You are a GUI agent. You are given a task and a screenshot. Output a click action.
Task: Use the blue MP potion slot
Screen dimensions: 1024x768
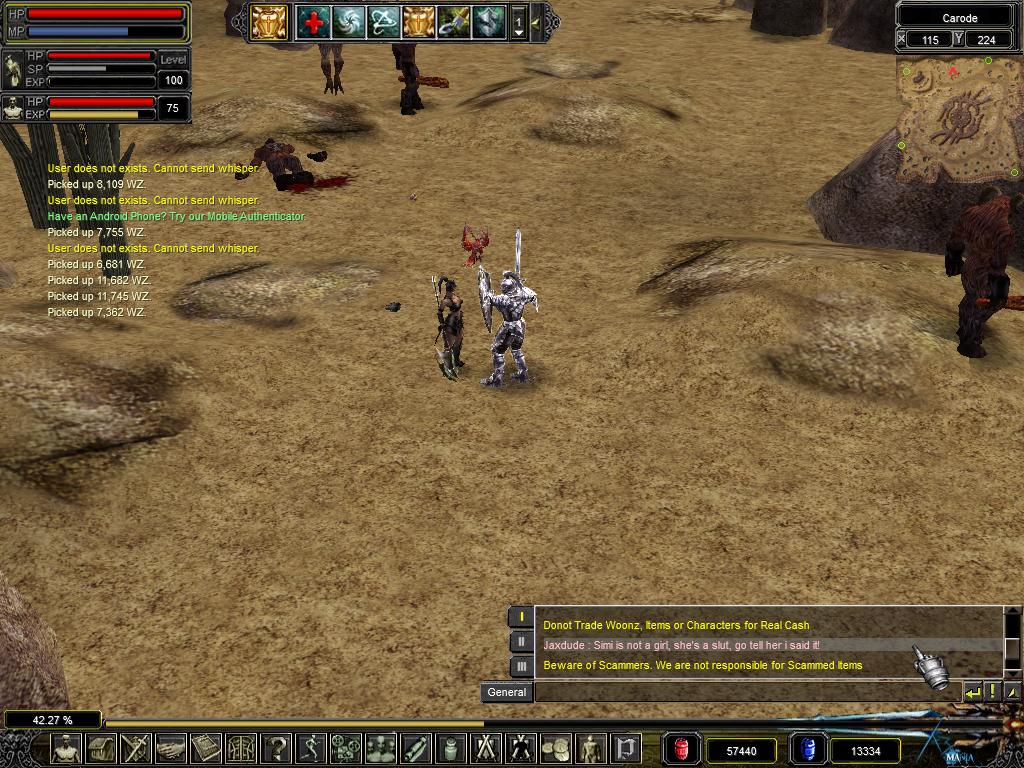807,749
